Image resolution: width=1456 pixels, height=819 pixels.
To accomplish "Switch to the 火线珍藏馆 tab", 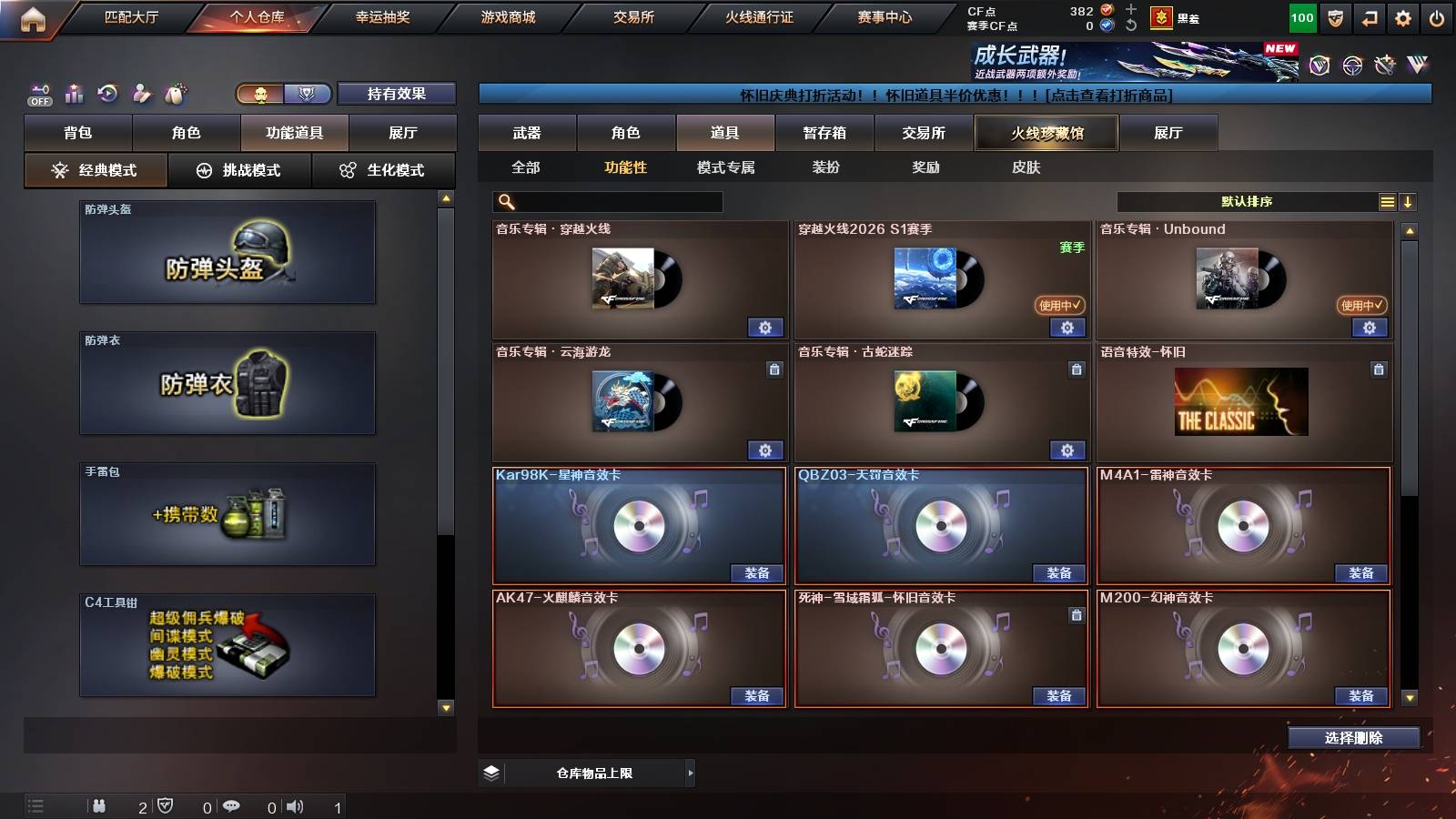I will click(1045, 133).
